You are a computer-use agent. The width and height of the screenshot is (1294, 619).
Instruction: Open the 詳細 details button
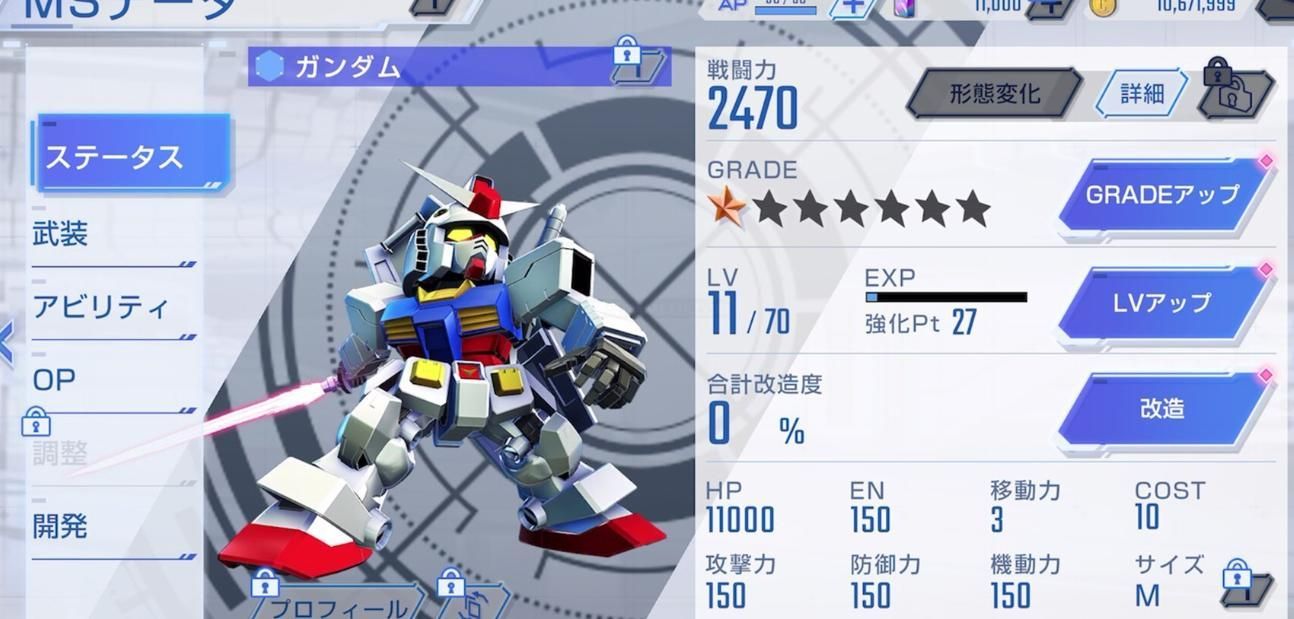click(1141, 94)
